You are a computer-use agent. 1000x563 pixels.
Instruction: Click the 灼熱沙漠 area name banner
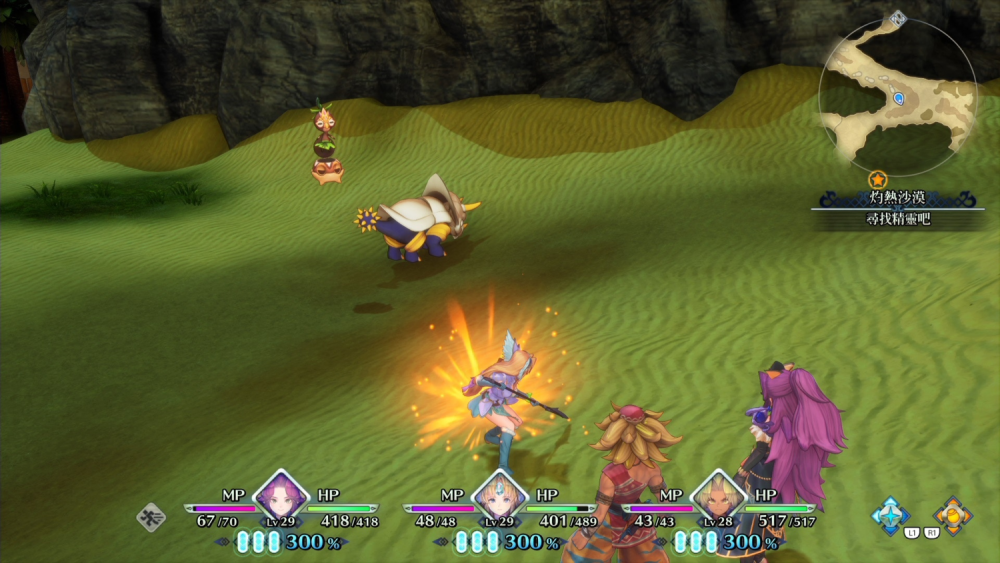point(898,198)
